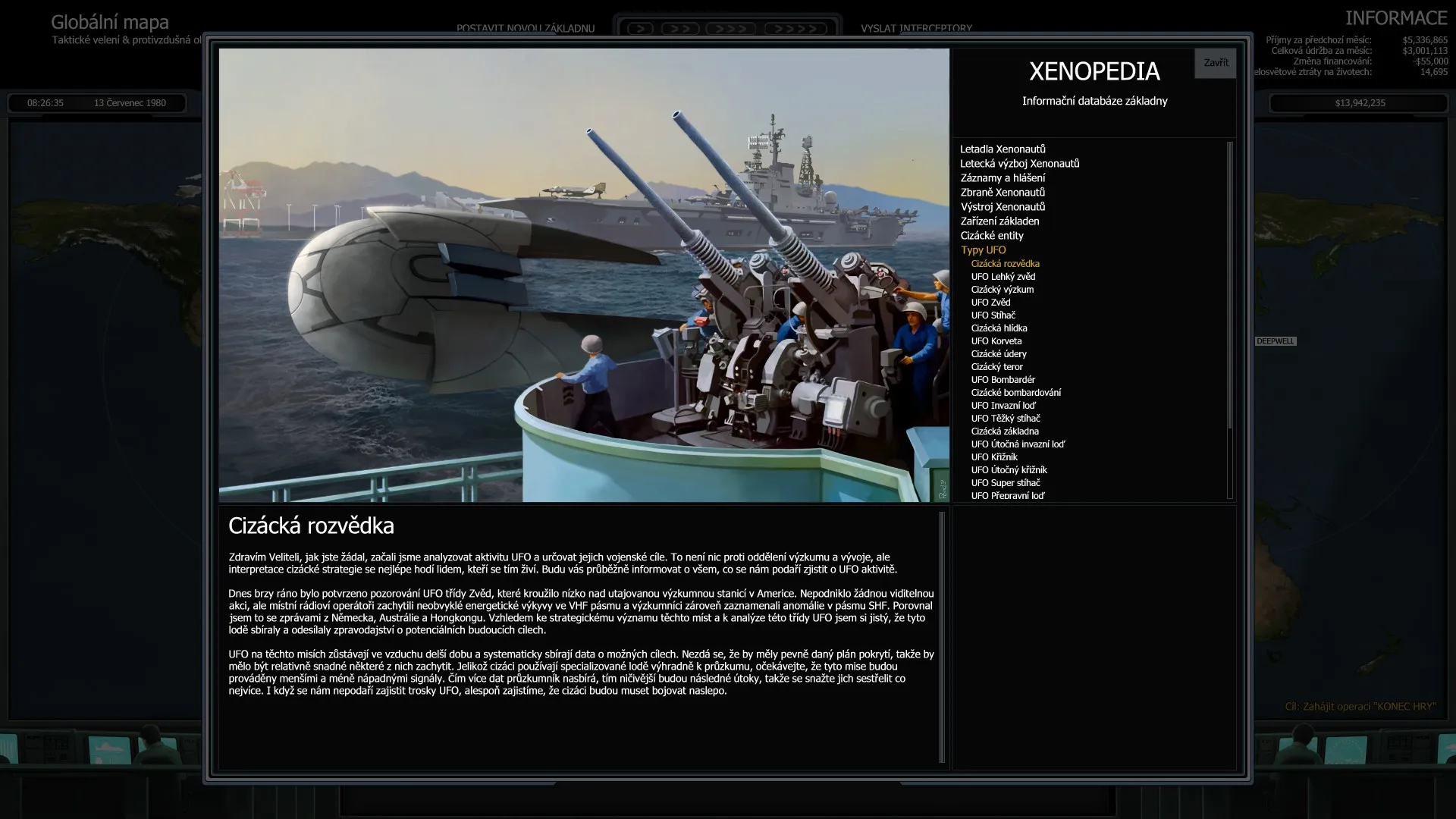The width and height of the screenshot is (1456, 819).
Task: Select the Zbraně Xenonautů category
Action: pyautogui.click(x=1003, y=192)
